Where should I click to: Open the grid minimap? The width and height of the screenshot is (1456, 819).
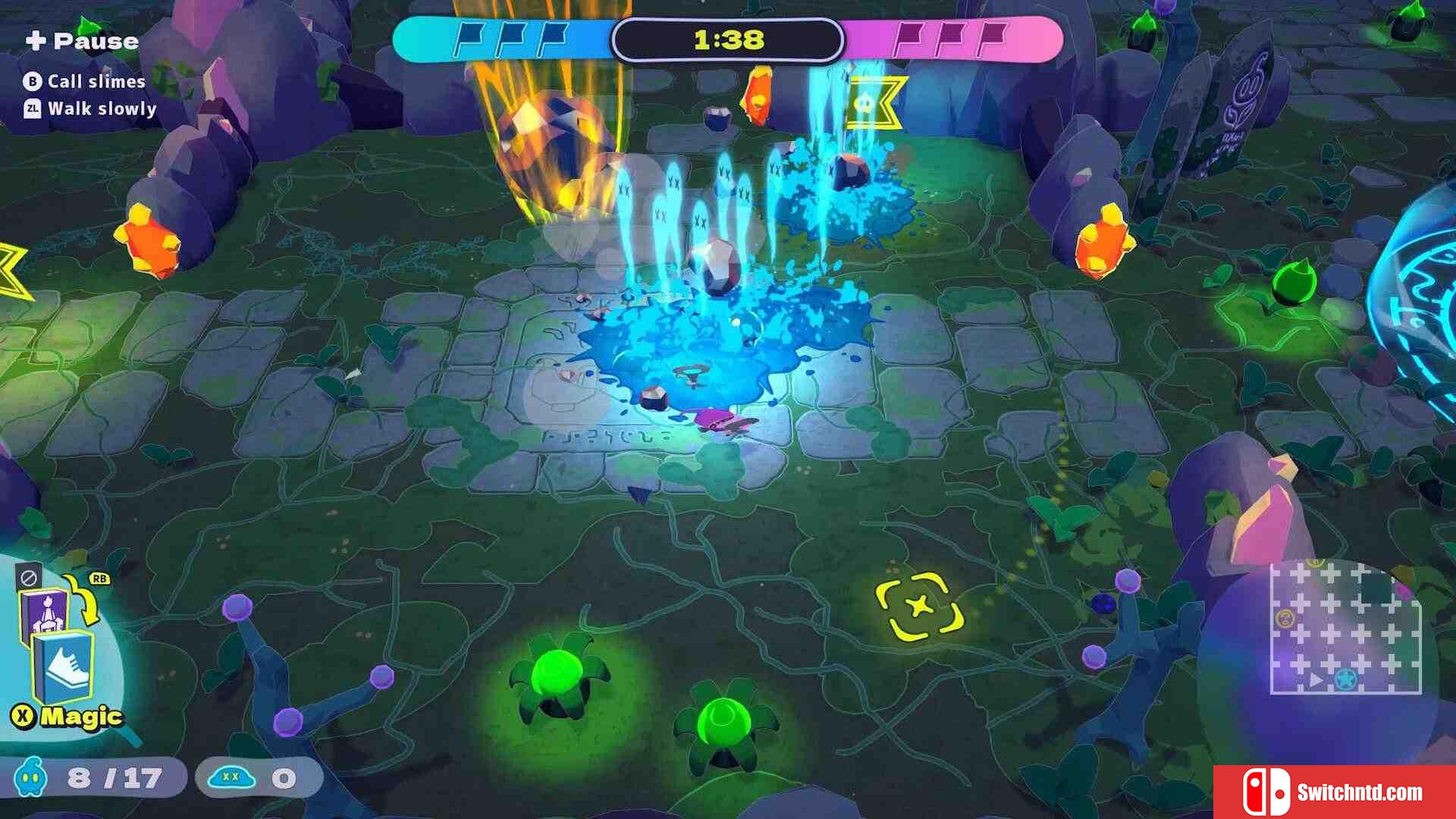coord(1345,628)
